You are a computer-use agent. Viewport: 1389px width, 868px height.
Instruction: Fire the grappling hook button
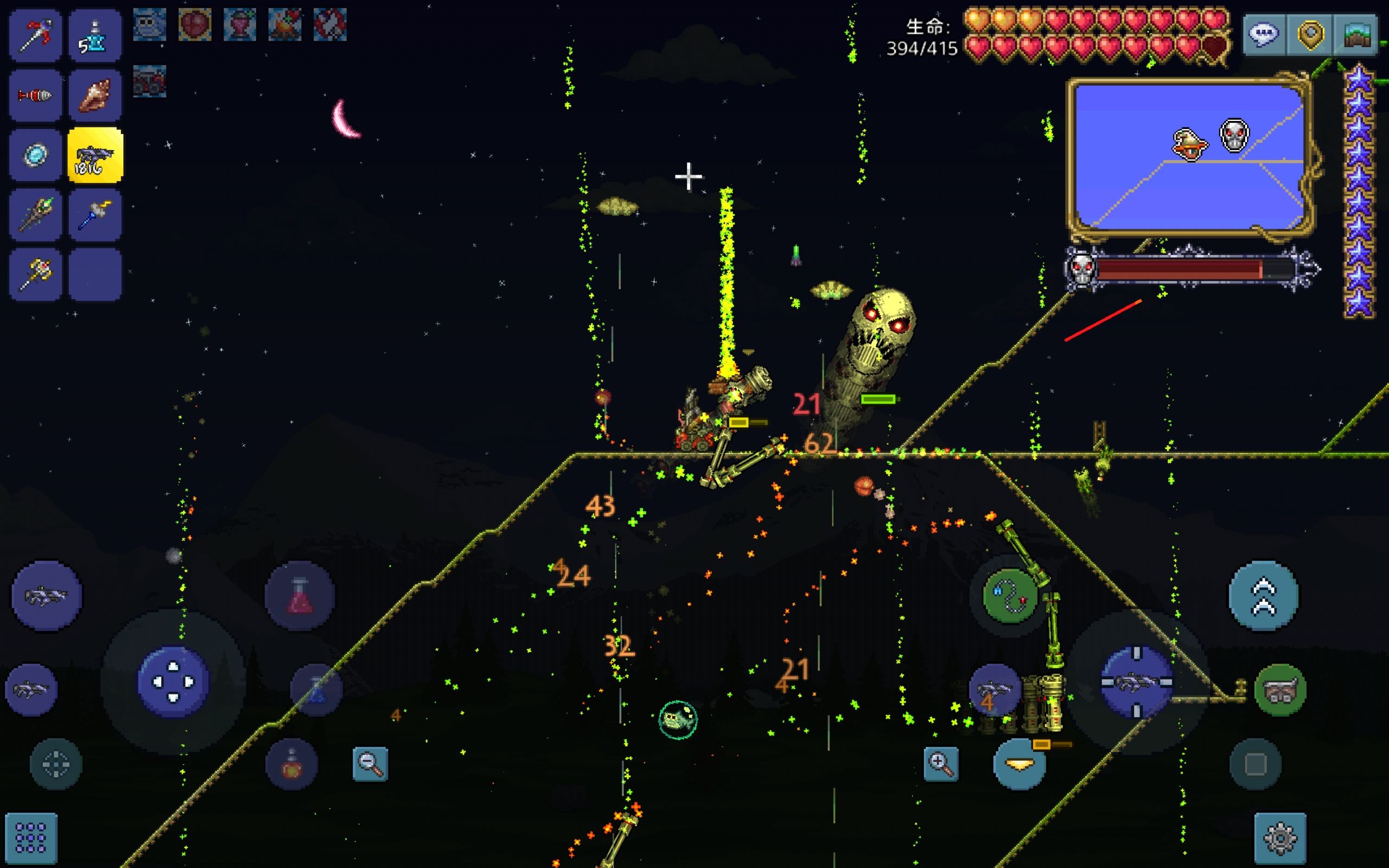click(x=1010, y=596)
